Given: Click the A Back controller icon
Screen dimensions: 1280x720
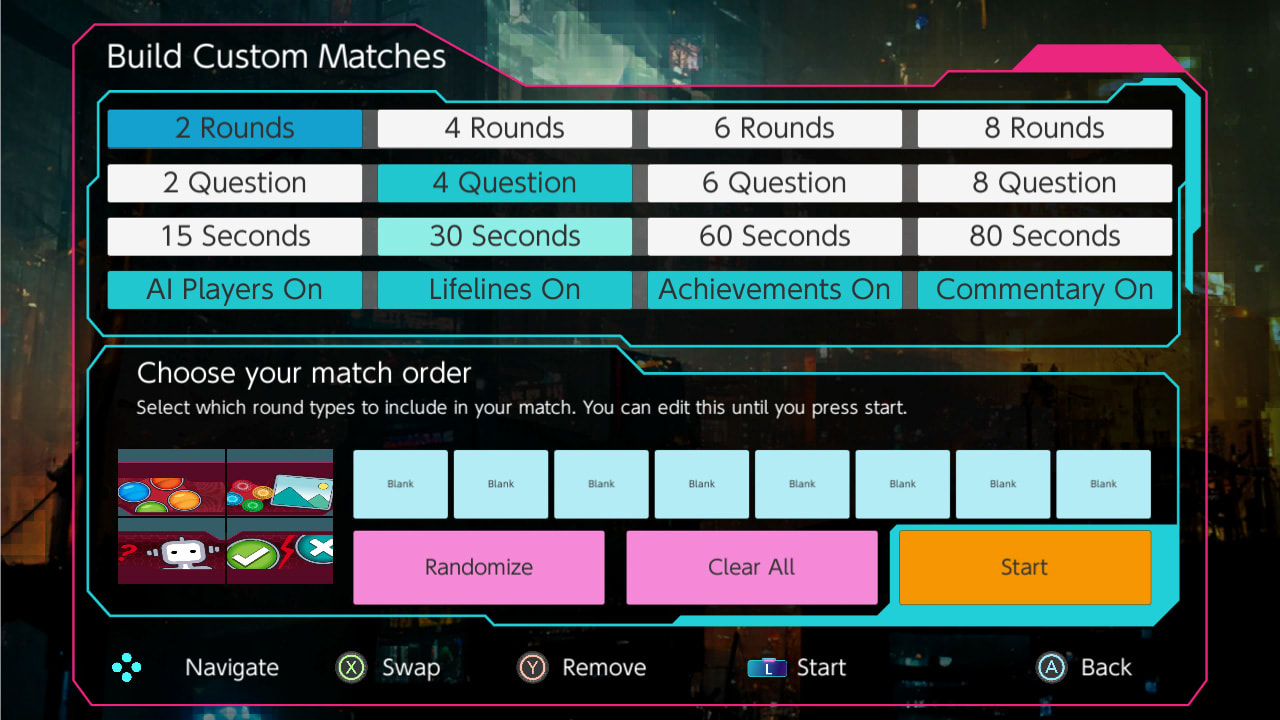Looking at the screenshot, I should [x=1051, y=667].
